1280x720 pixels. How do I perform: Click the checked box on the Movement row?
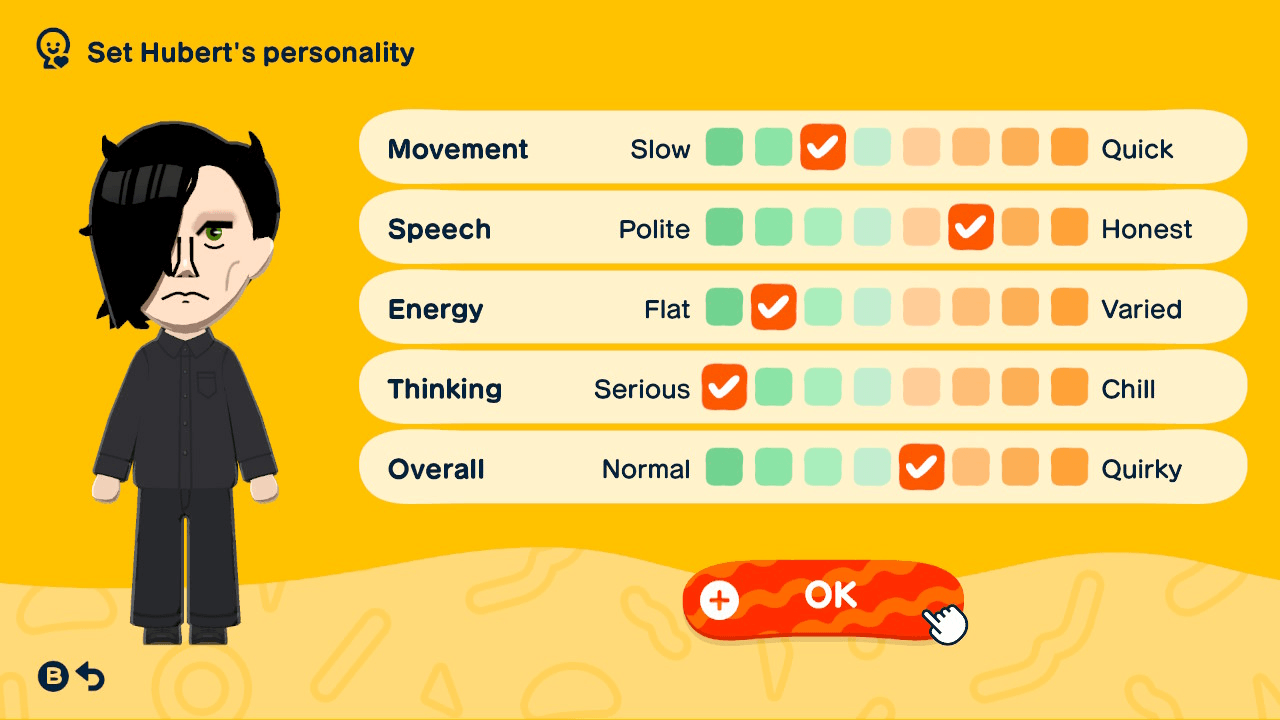pyautogui.click(x=823, y=148)
